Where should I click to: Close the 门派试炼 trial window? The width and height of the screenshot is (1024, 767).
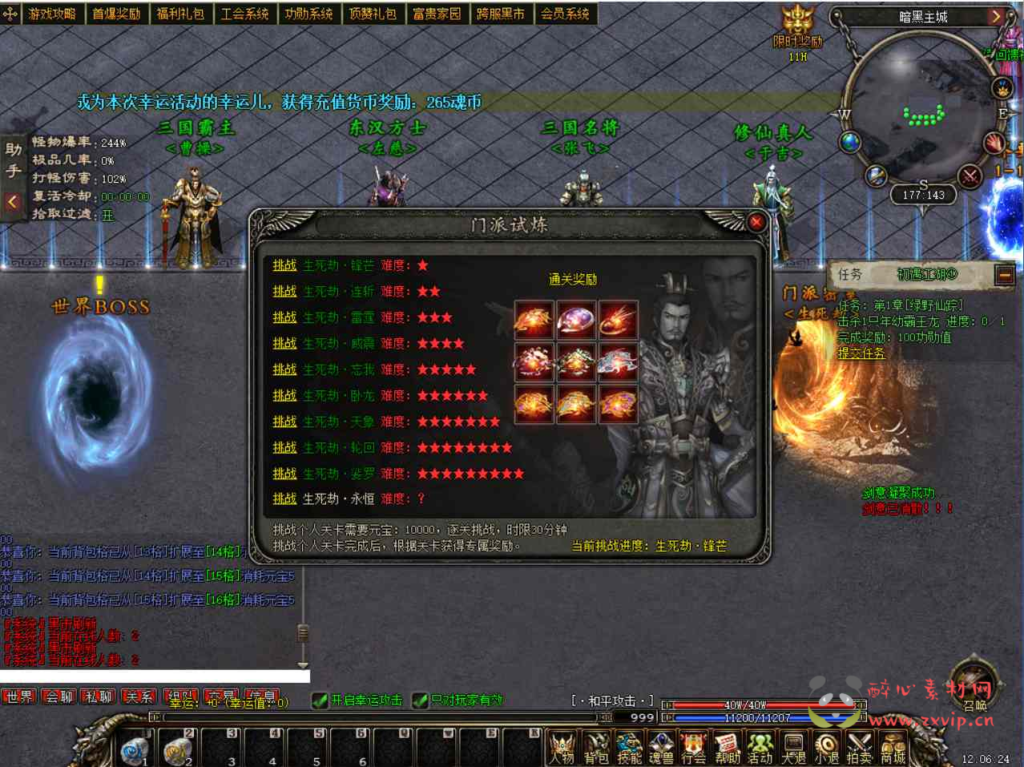tap(756, 221)
